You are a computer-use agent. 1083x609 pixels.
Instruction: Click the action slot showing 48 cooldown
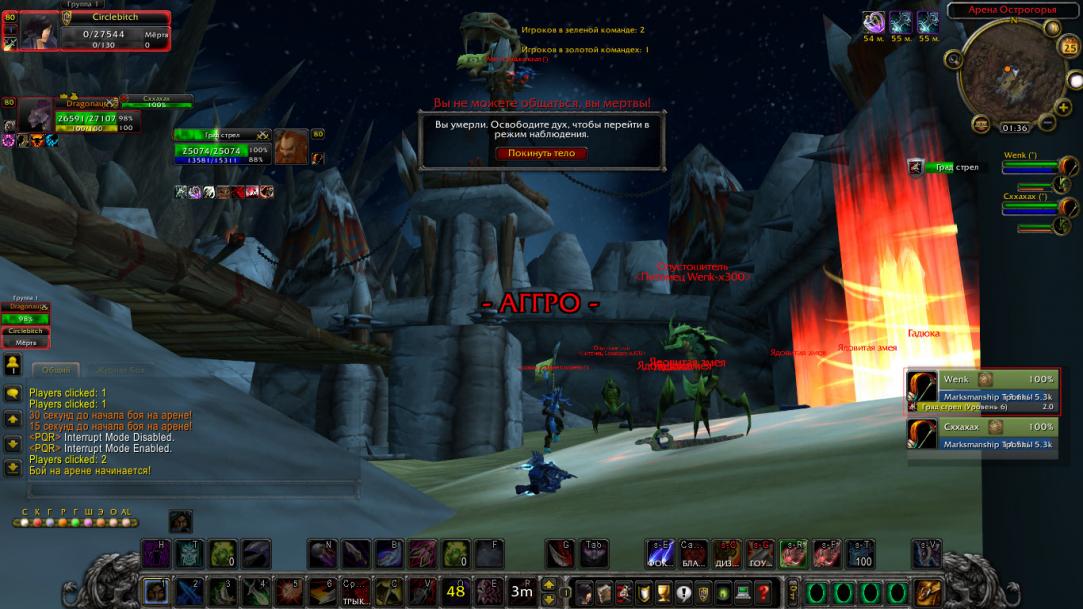tap(455, 590)
